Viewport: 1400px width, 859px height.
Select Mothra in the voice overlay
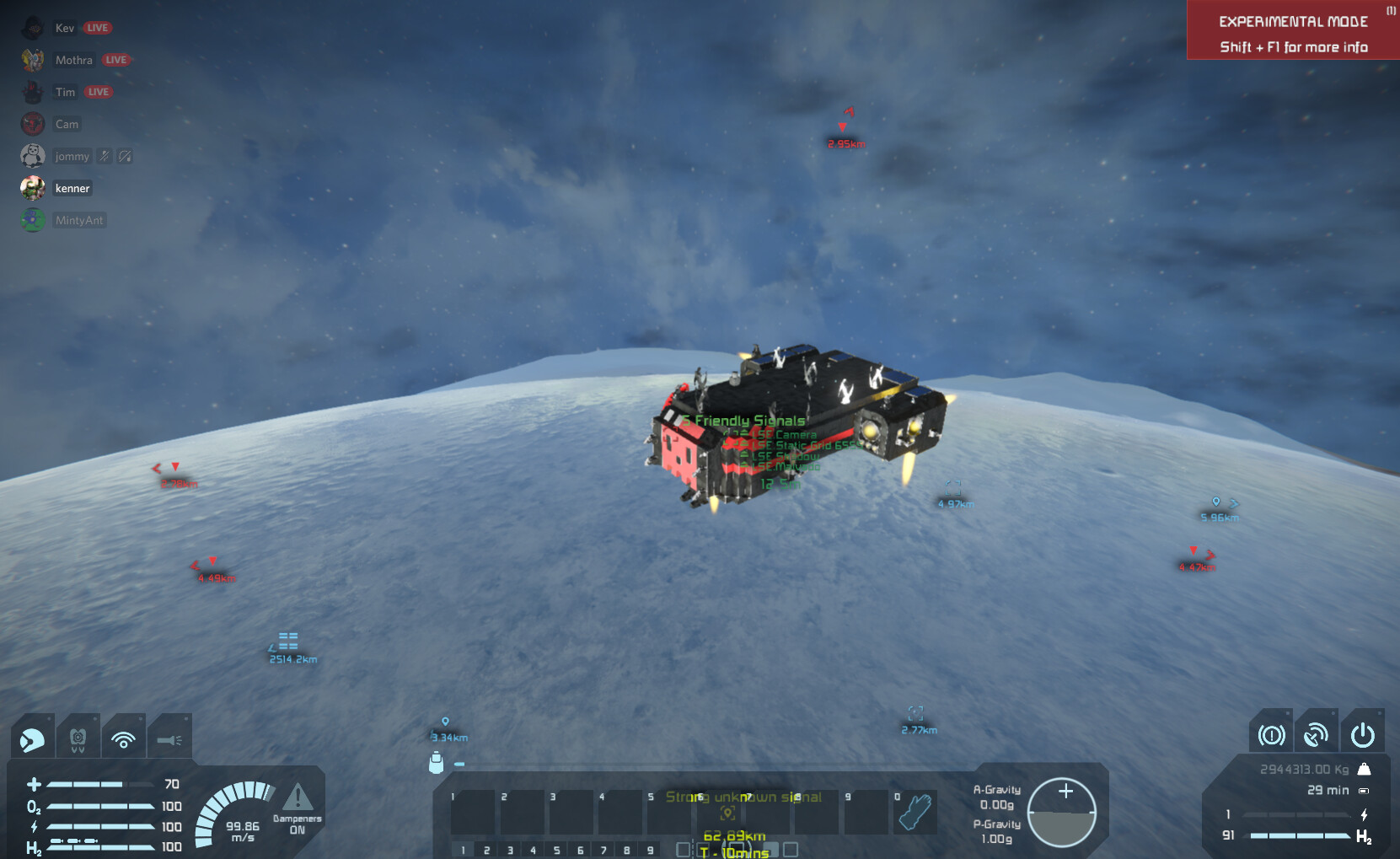tap(73, 60)
